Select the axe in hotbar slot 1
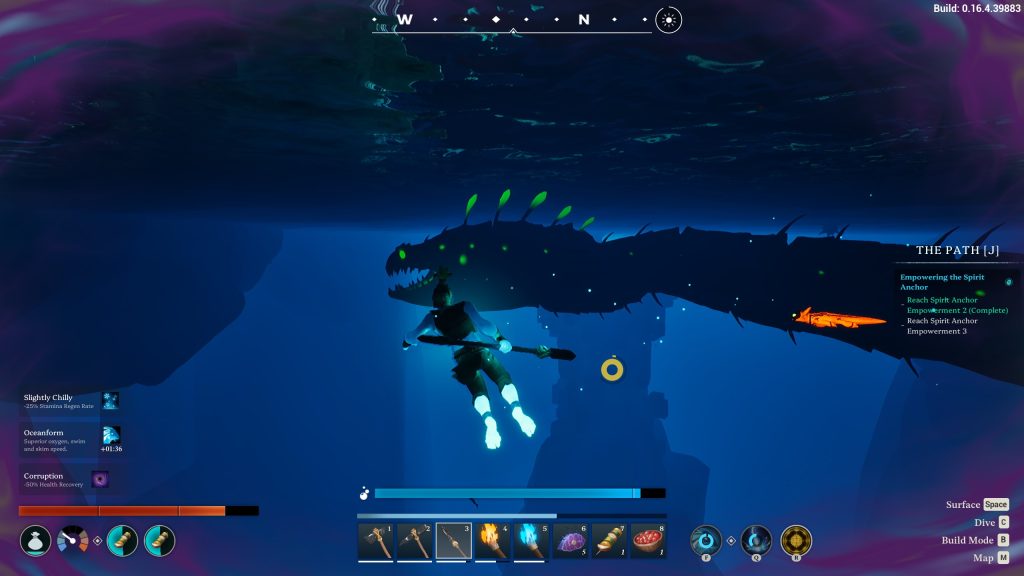The width and height of the screenshot is (1024, 576). click(375, 541)
